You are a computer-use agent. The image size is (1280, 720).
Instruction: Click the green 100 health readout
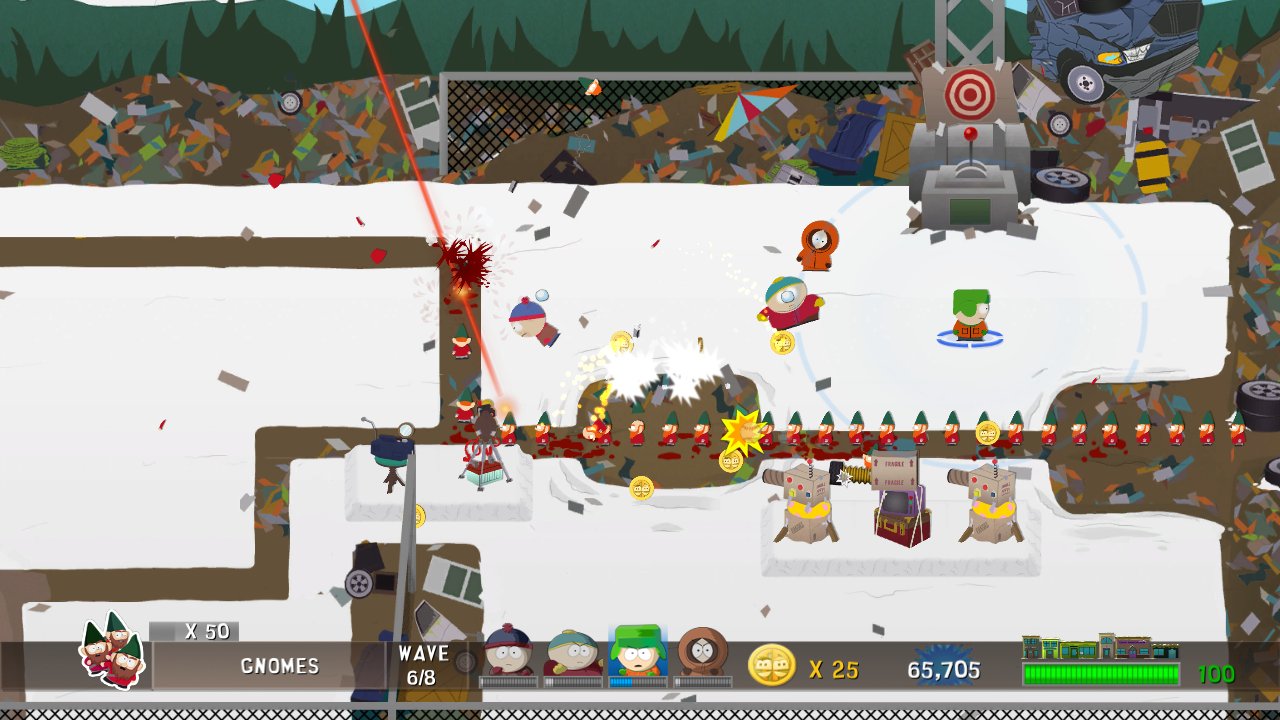pos(1216,673)
